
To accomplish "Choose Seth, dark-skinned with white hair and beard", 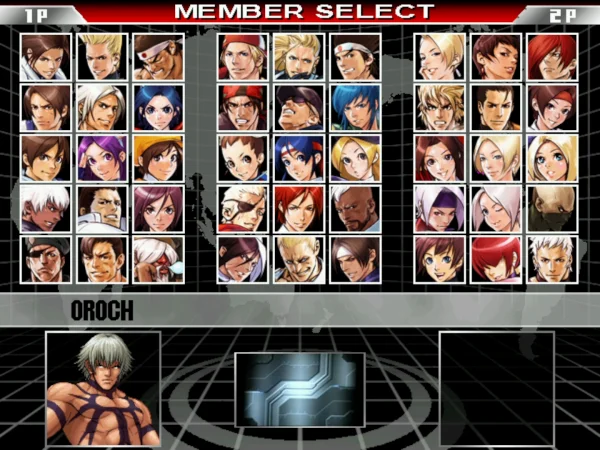I will tap(354, 208).
